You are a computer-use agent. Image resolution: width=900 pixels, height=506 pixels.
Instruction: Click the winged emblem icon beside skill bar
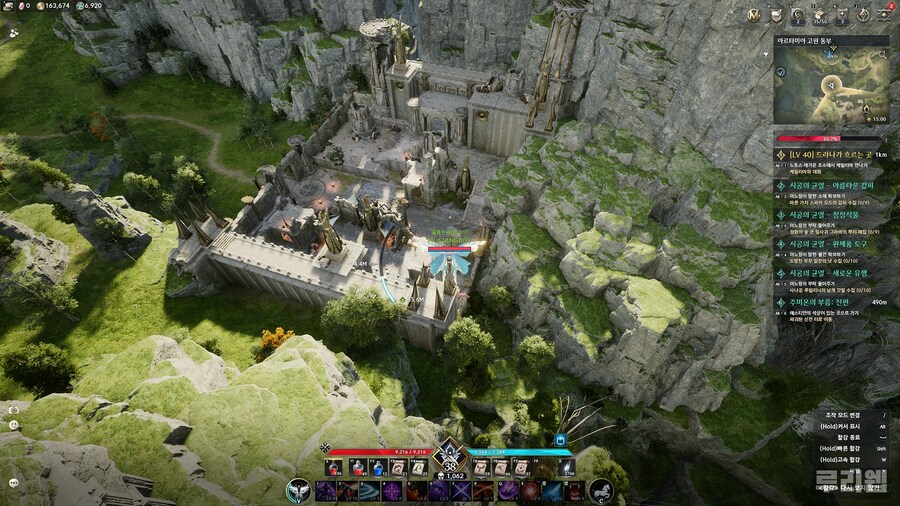tap(297, 491)
